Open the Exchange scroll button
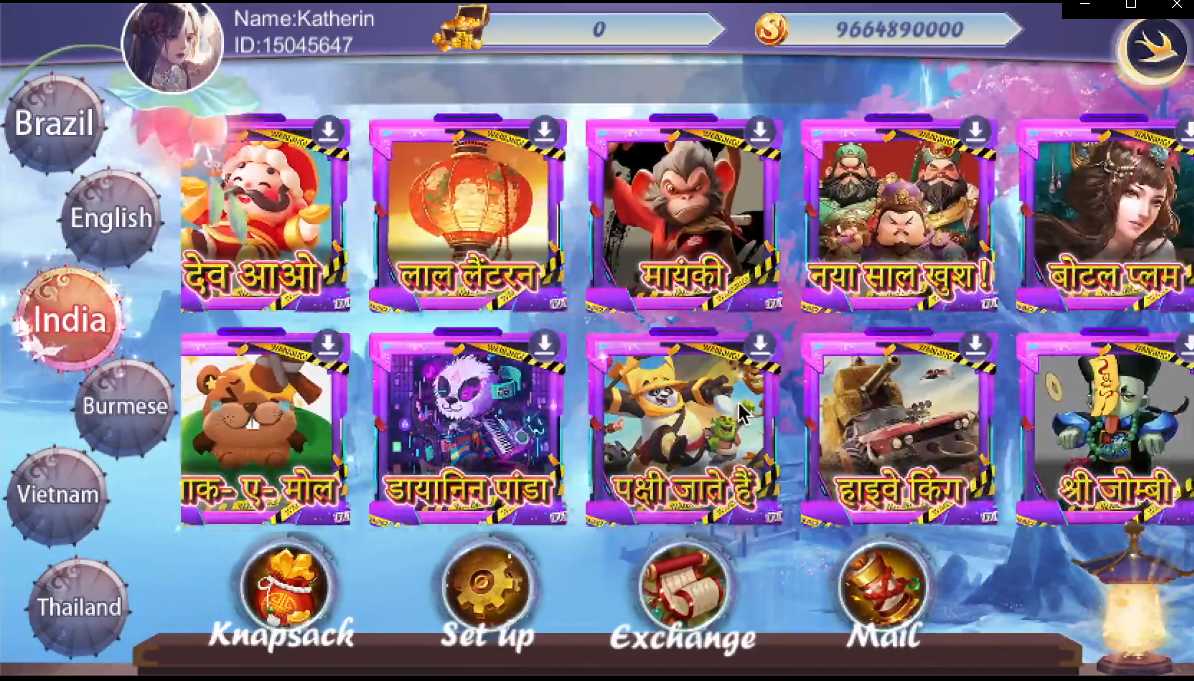 point(684,588)
